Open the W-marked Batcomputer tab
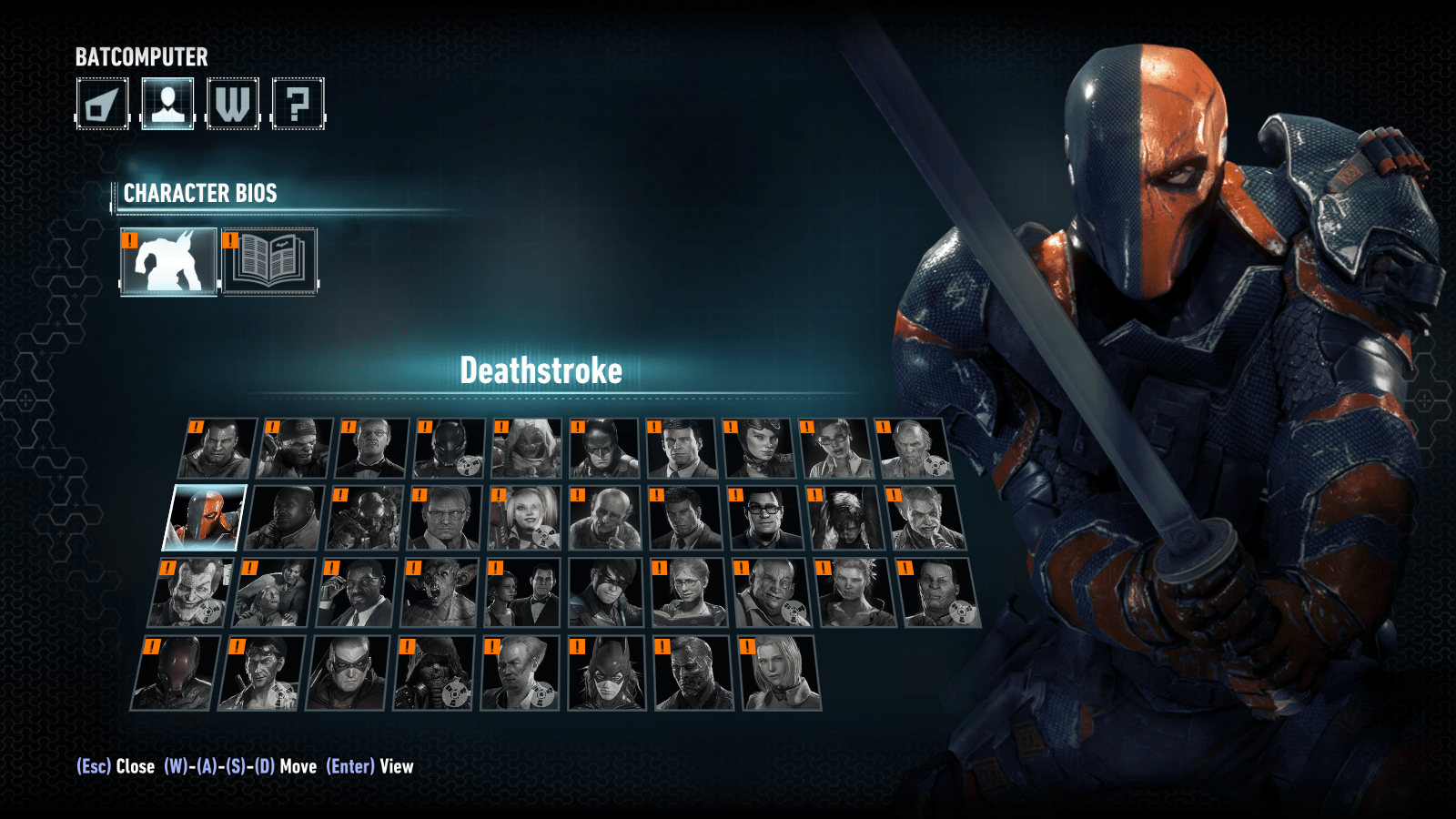The image size is (1456, 819). click(x=233, y=104)
